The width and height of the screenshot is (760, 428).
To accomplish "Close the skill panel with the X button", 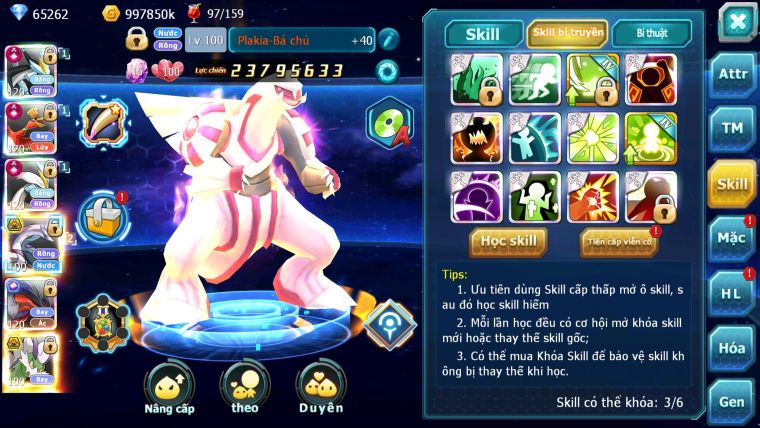I will click(x=737, y=22).
